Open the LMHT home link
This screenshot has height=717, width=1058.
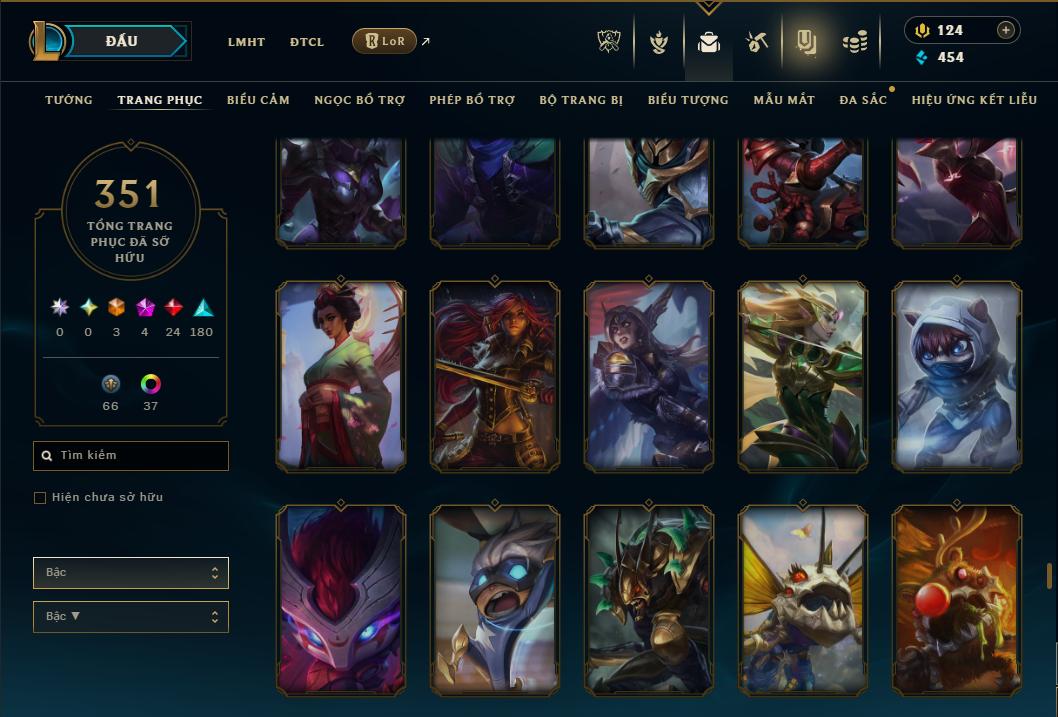[246, 42]
